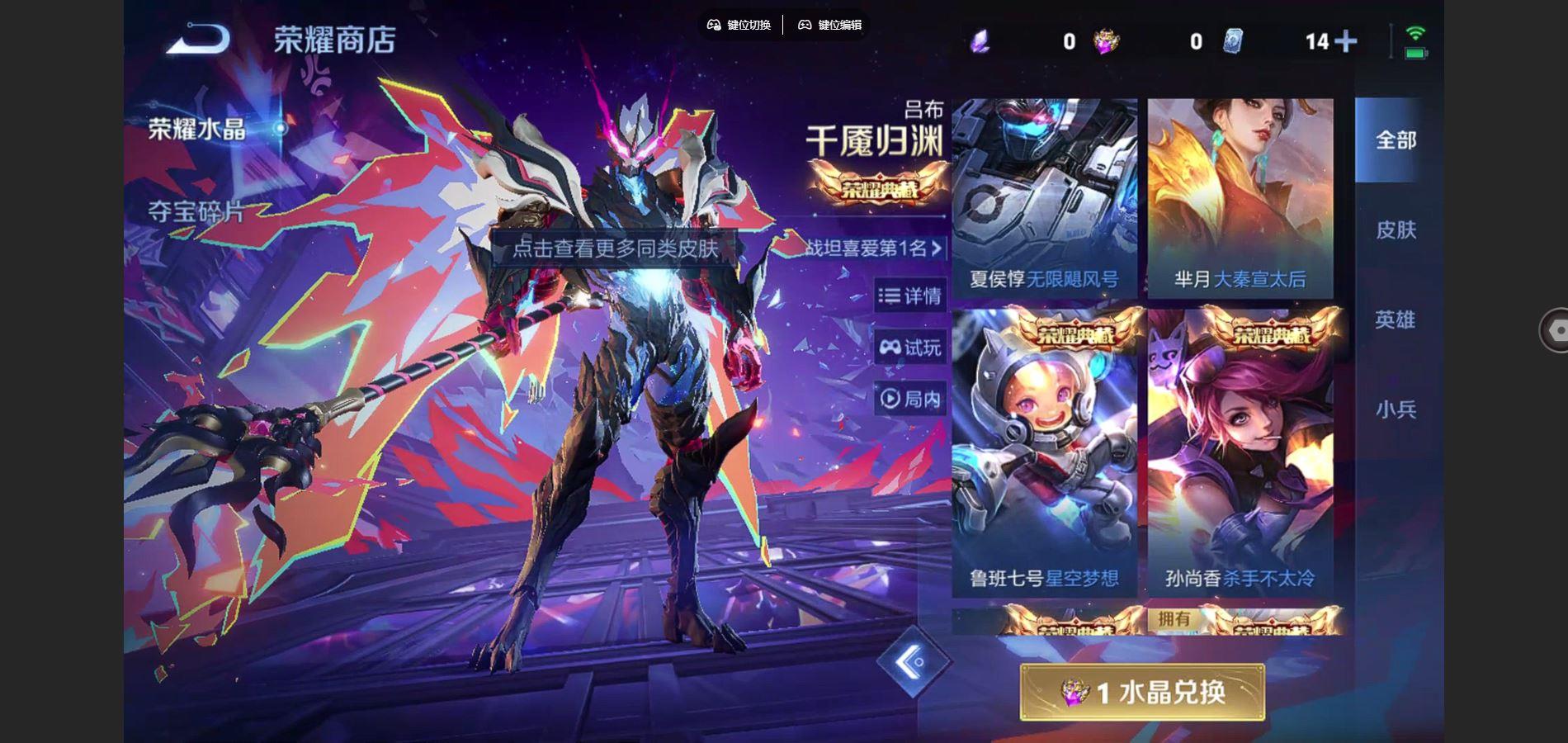Open the 局内 in-game preview icon

tap(890, 399)
